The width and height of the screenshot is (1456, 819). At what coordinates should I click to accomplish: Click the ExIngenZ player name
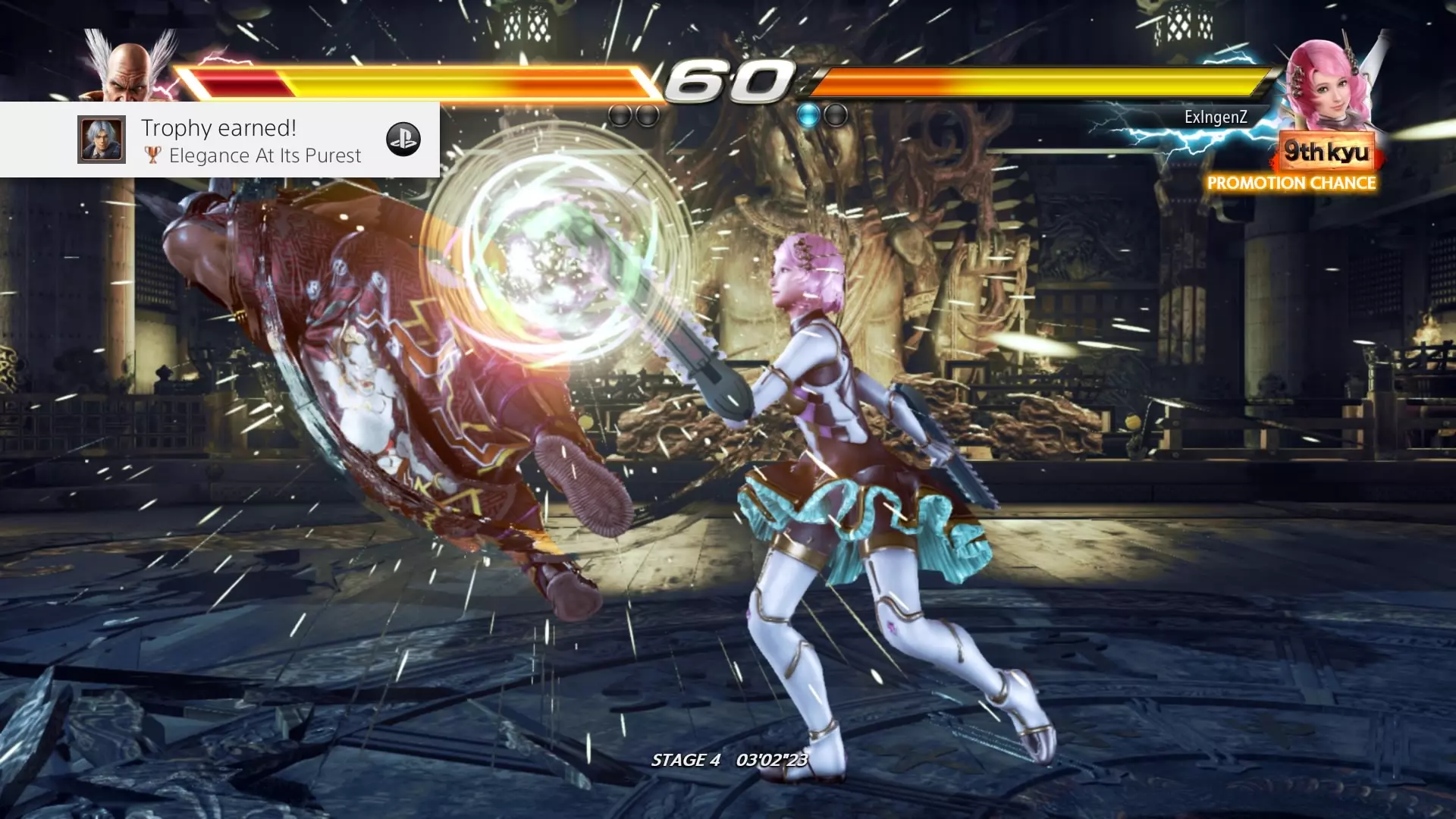pyautogui.click(x=1216, y=117)
